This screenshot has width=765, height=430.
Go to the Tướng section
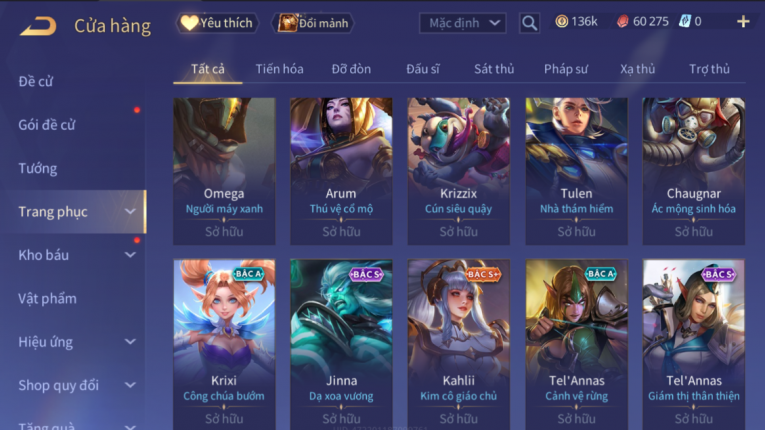point(38,168)
